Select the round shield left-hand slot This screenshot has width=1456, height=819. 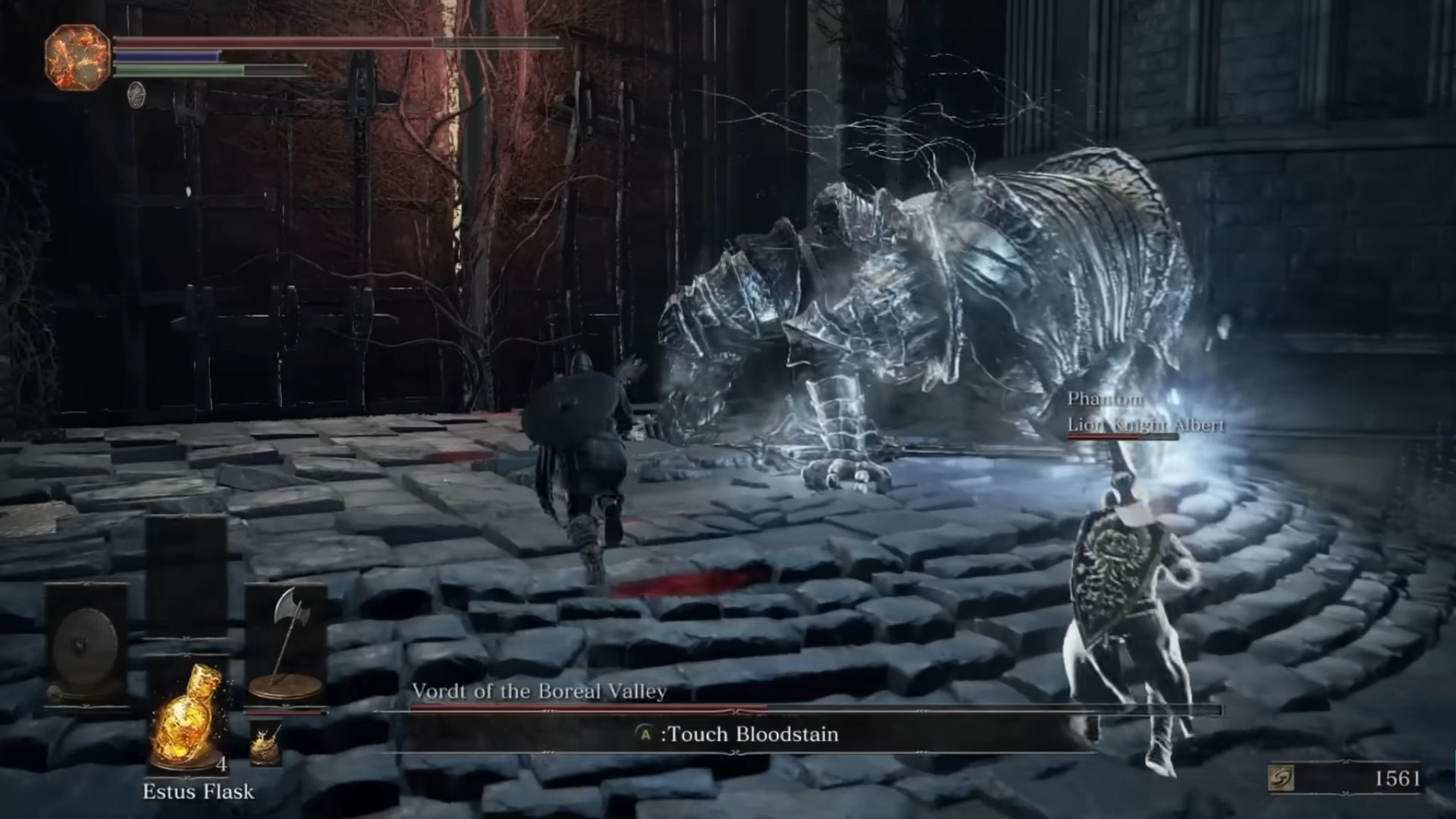pyautogui.click(x=84, y=645)
